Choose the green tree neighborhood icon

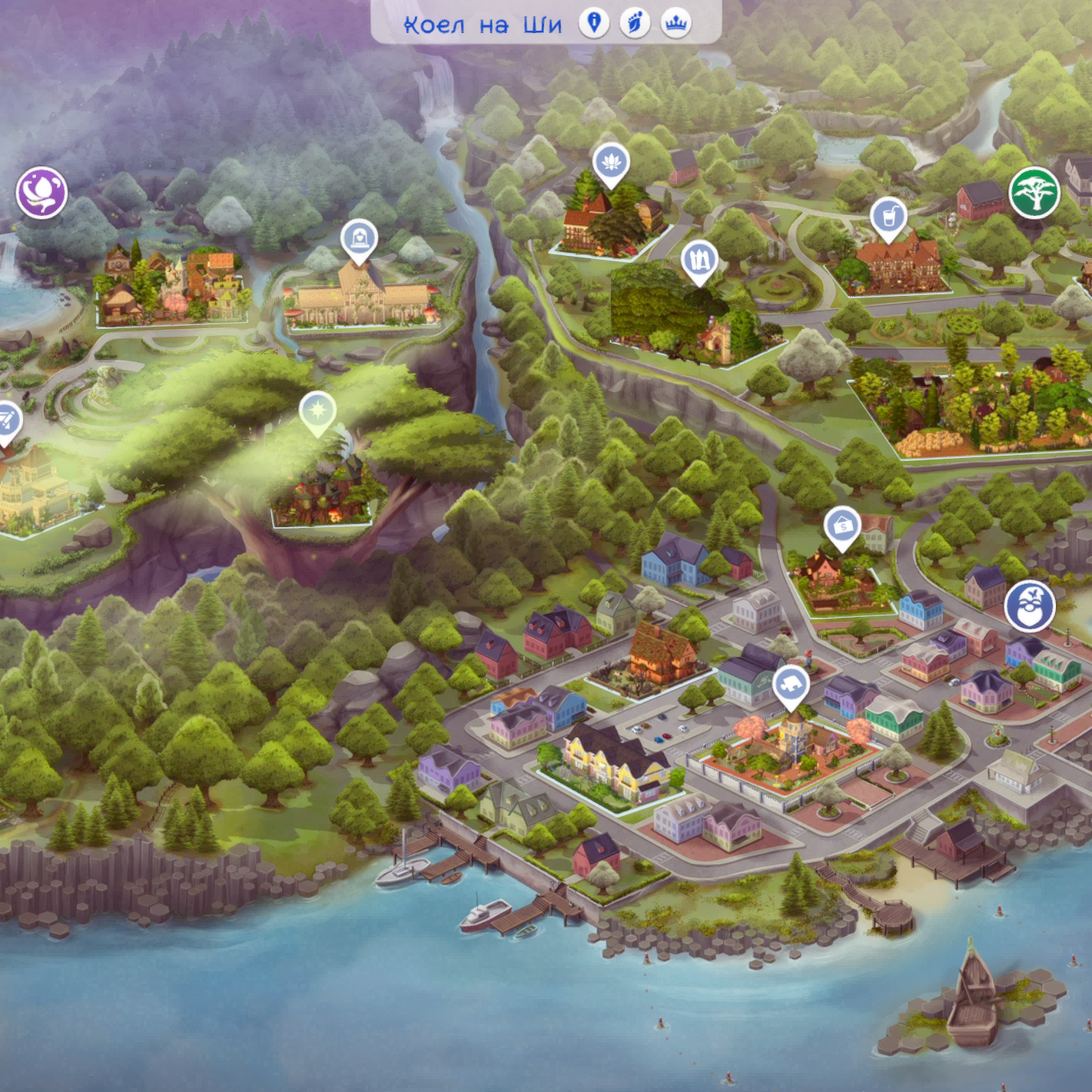(x=1034, y=192)
